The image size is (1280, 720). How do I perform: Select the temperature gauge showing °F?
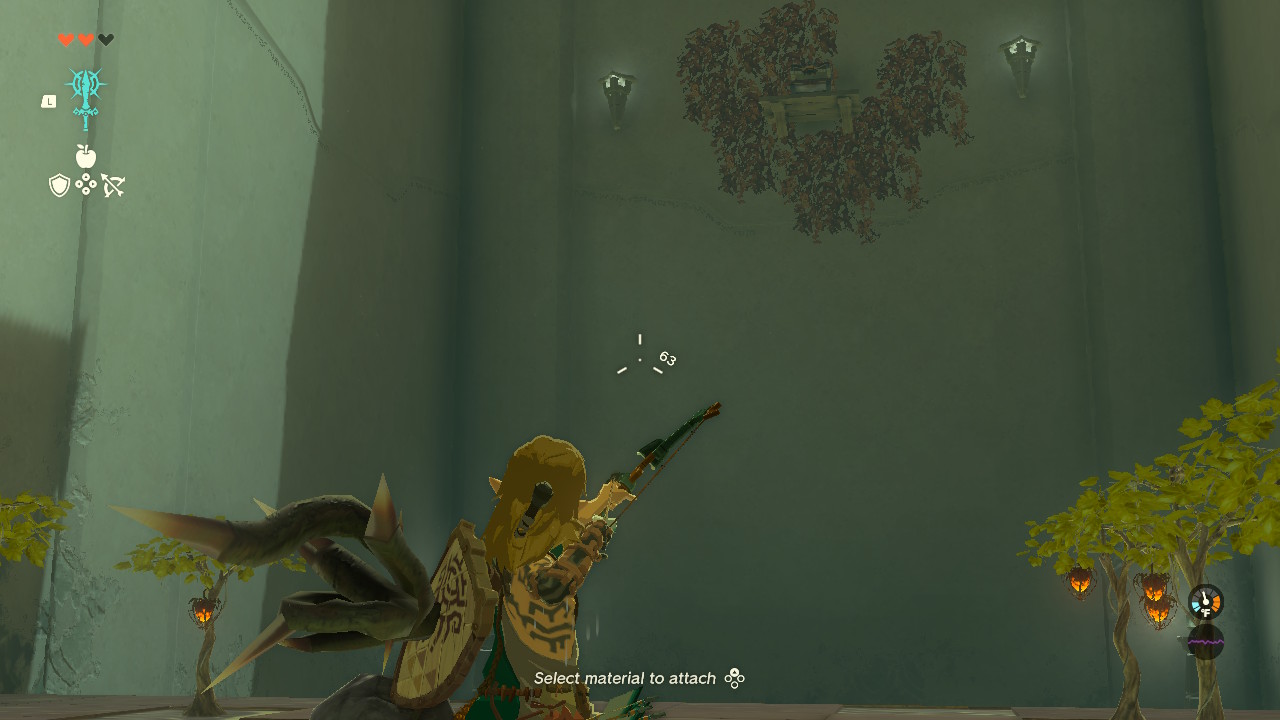[x=1206, y=604]
